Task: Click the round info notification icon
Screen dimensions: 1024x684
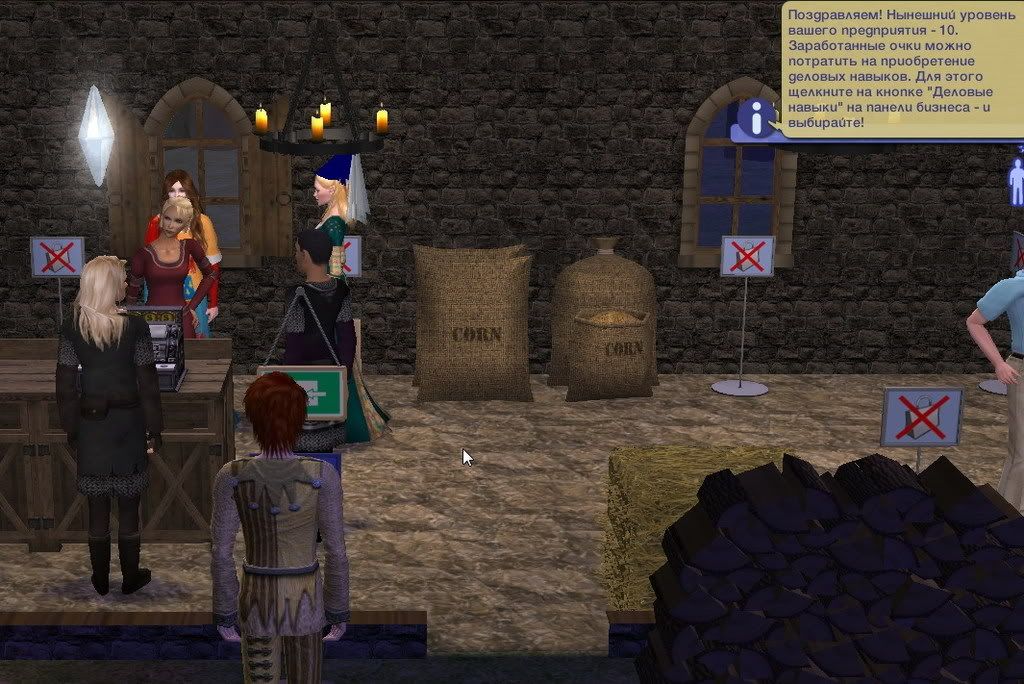Action: pos(756,118)
